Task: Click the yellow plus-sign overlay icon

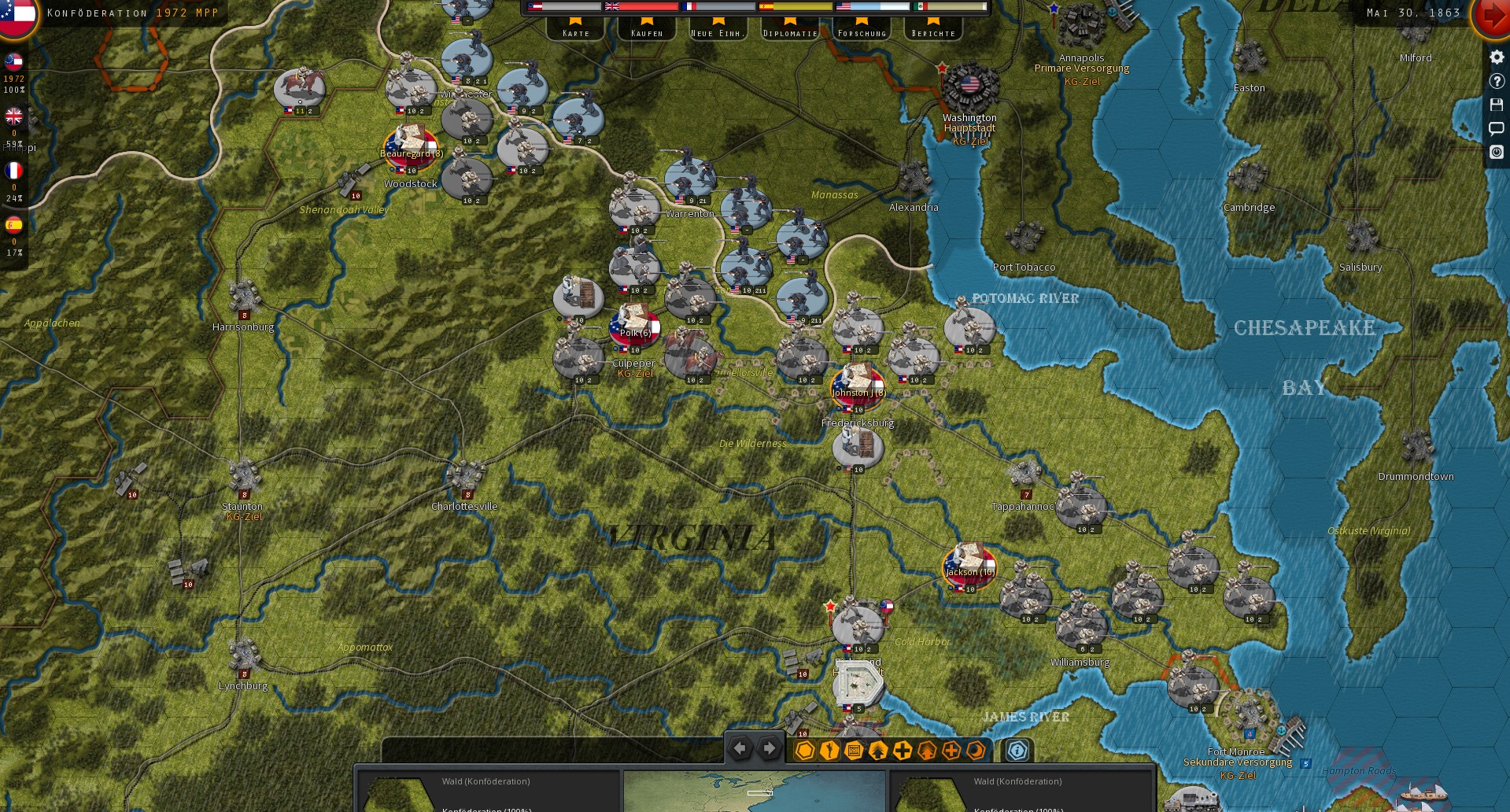Action: coord(903,751)
